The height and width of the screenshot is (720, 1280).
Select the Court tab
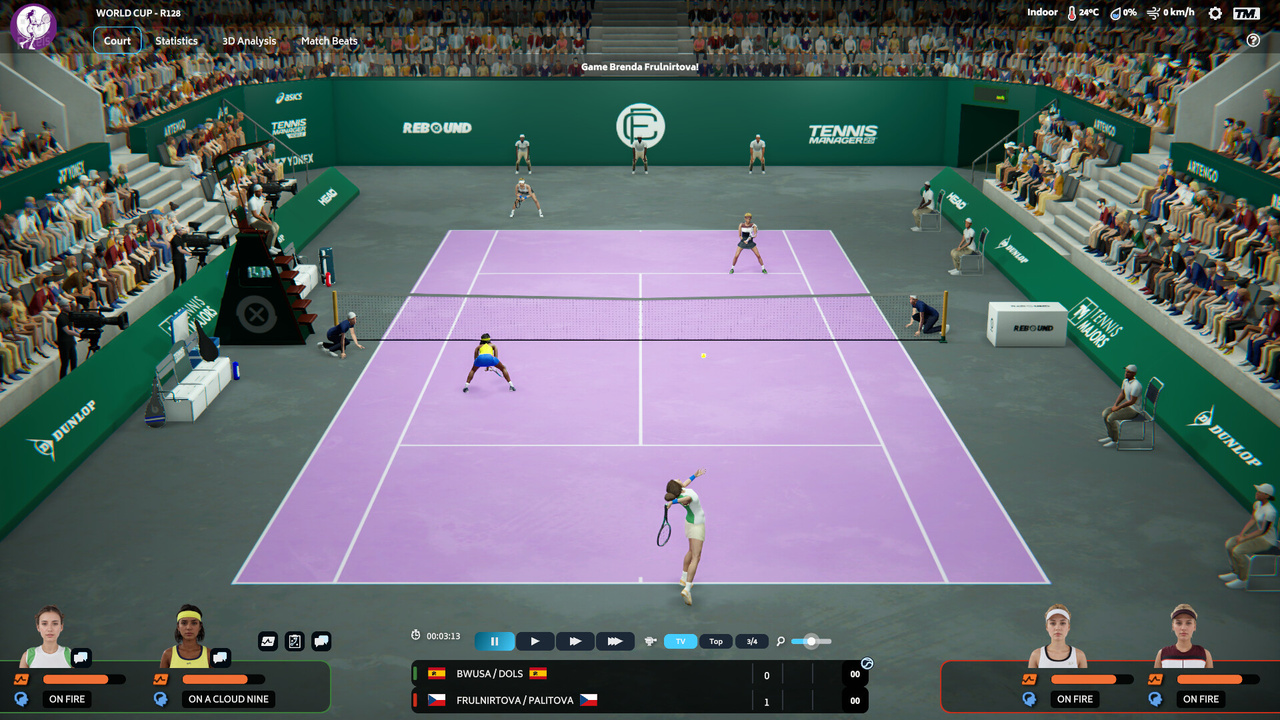pyautogui.click(x=117, y=41)
